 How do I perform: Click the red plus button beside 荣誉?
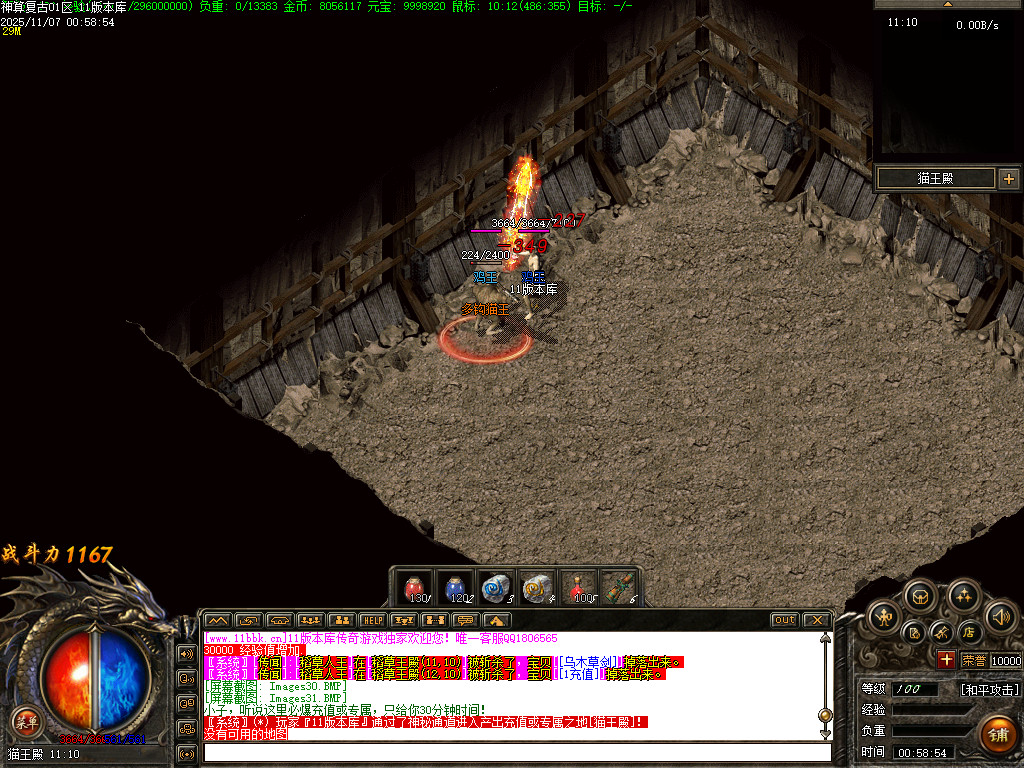946,660
